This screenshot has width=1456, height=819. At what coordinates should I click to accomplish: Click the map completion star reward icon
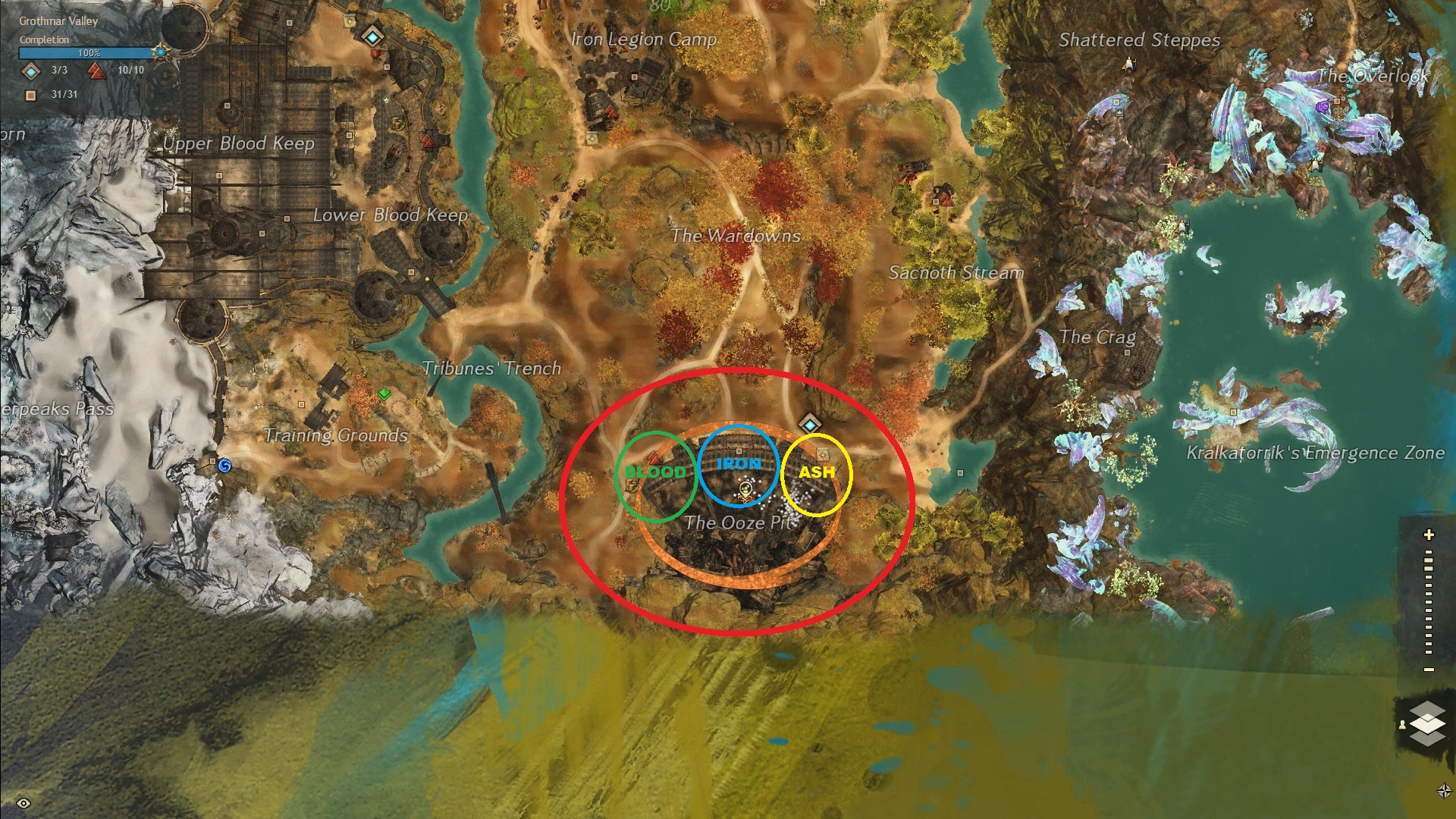coord(160,52)
